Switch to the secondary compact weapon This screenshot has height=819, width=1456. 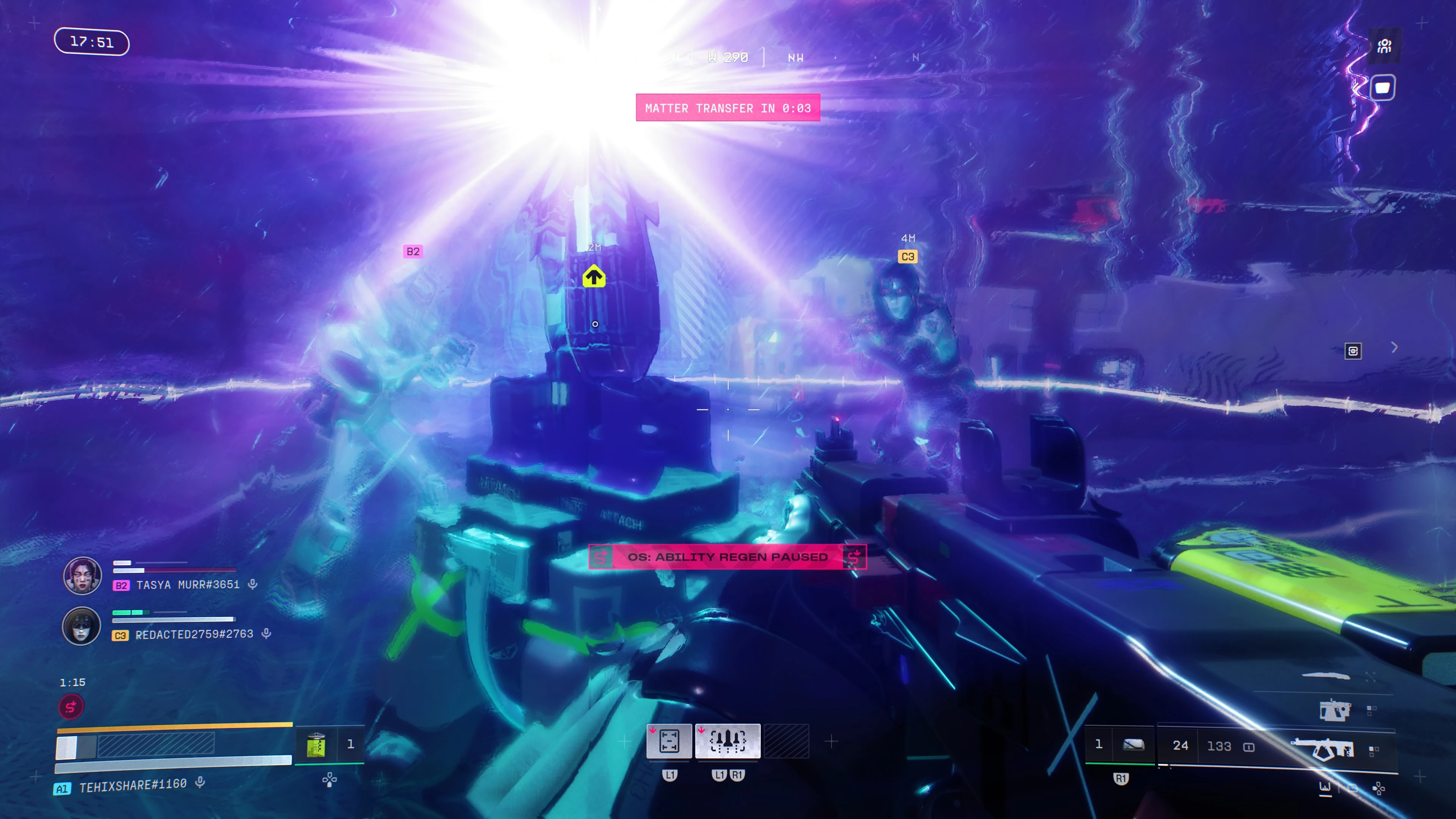(1335, 710)
